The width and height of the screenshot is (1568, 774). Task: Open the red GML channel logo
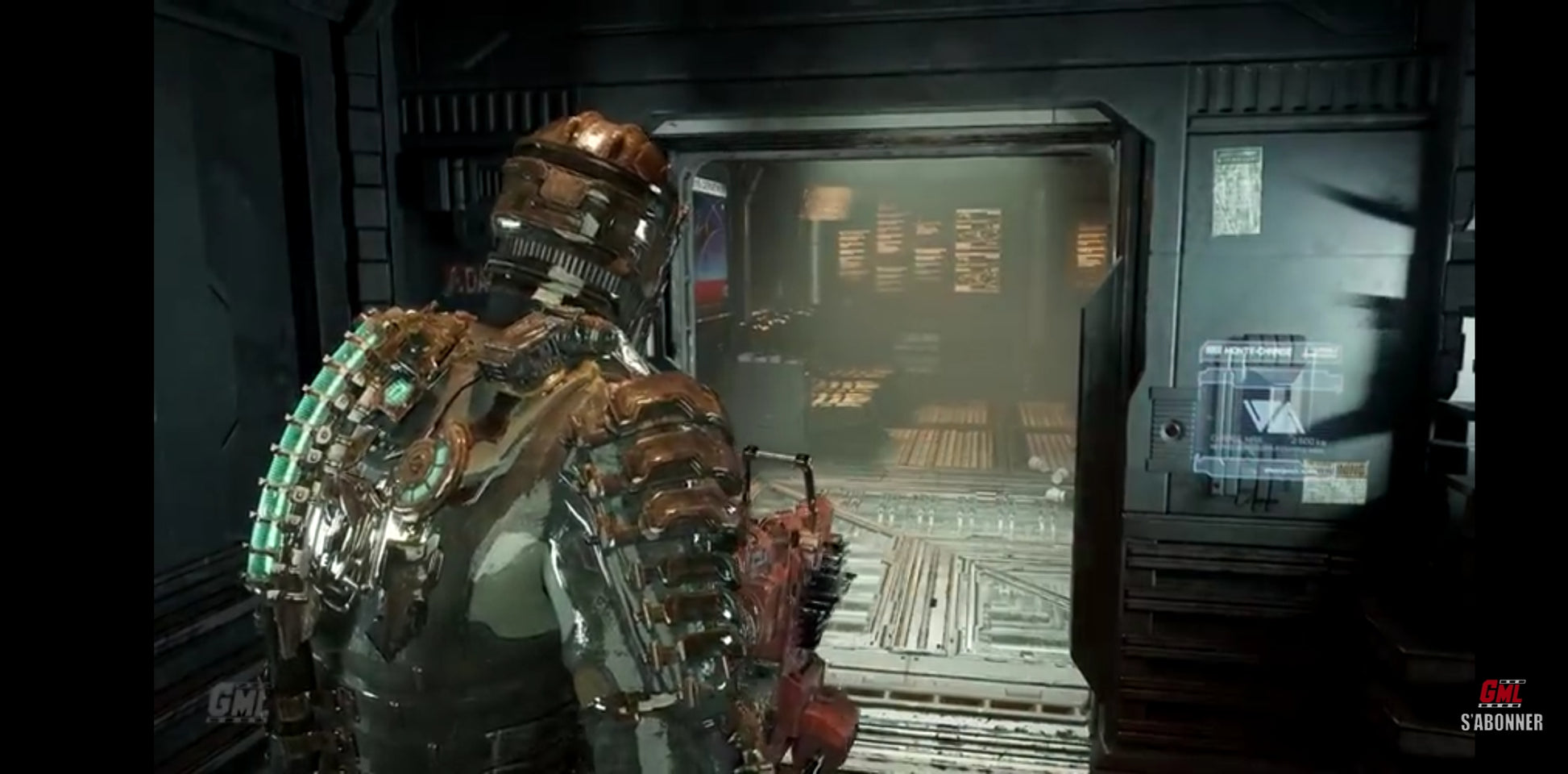point(1500,693)
